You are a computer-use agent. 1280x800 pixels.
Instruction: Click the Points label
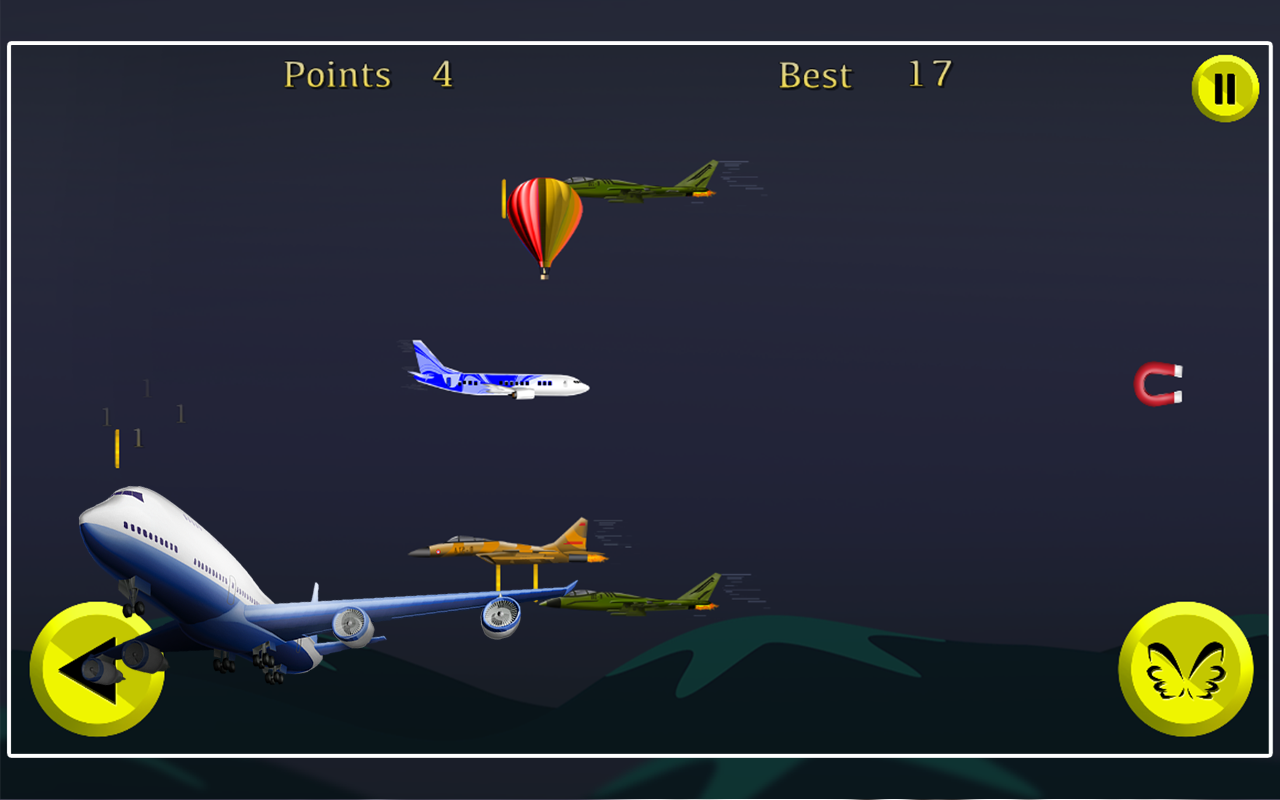[337, 74]
